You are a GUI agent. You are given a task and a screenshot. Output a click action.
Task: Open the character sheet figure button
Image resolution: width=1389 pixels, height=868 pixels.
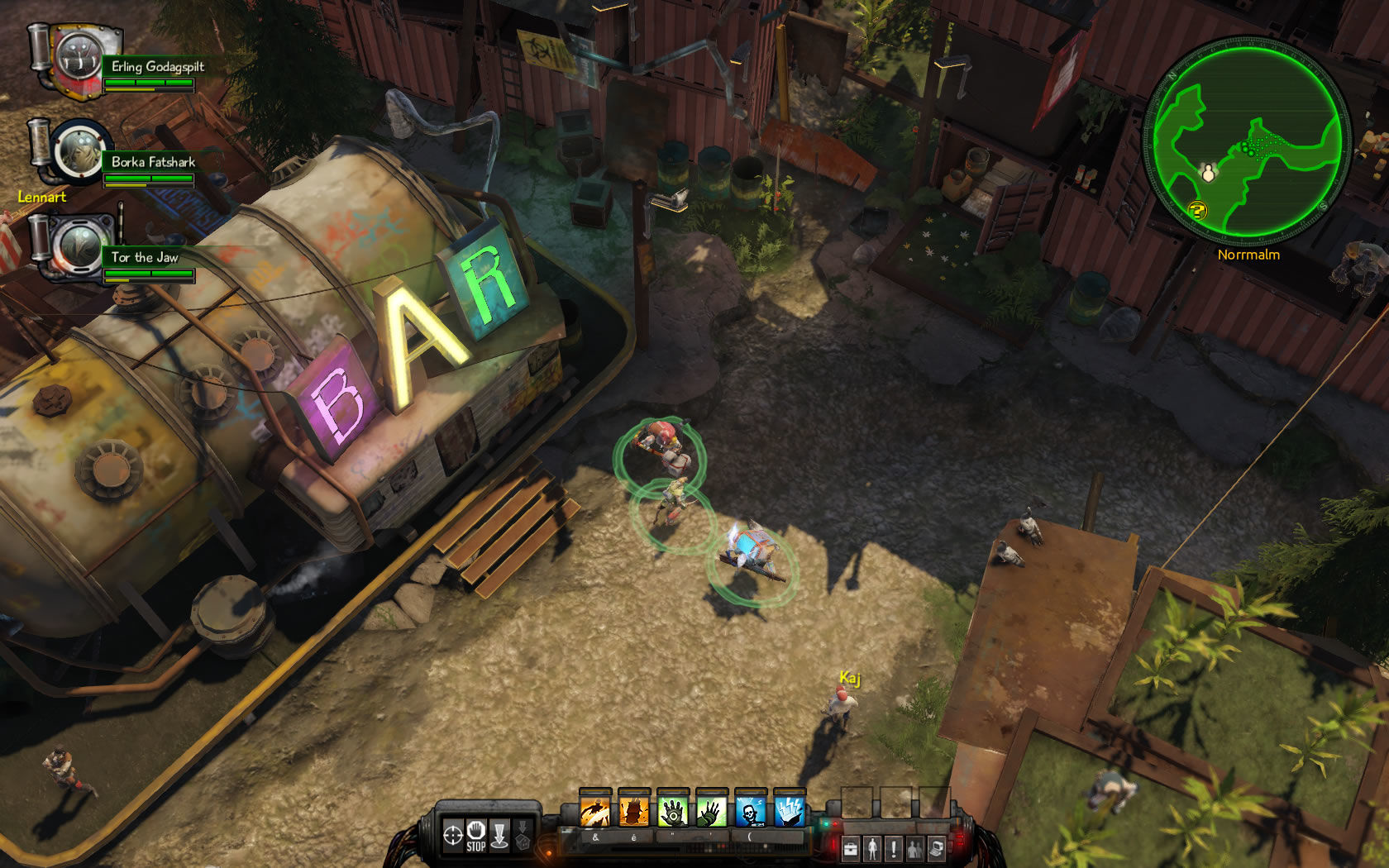(x=872, y=848)
